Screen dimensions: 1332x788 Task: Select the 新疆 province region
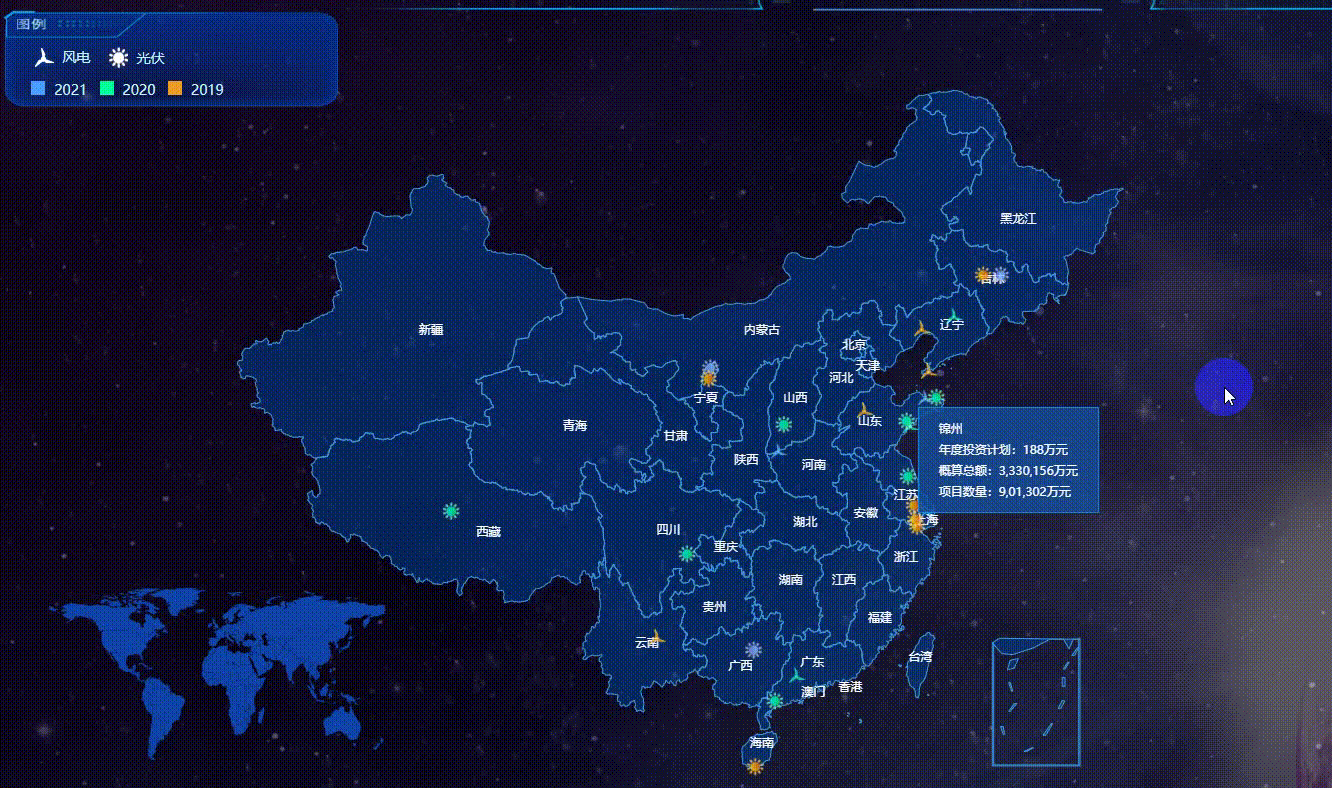click(430, 330)
